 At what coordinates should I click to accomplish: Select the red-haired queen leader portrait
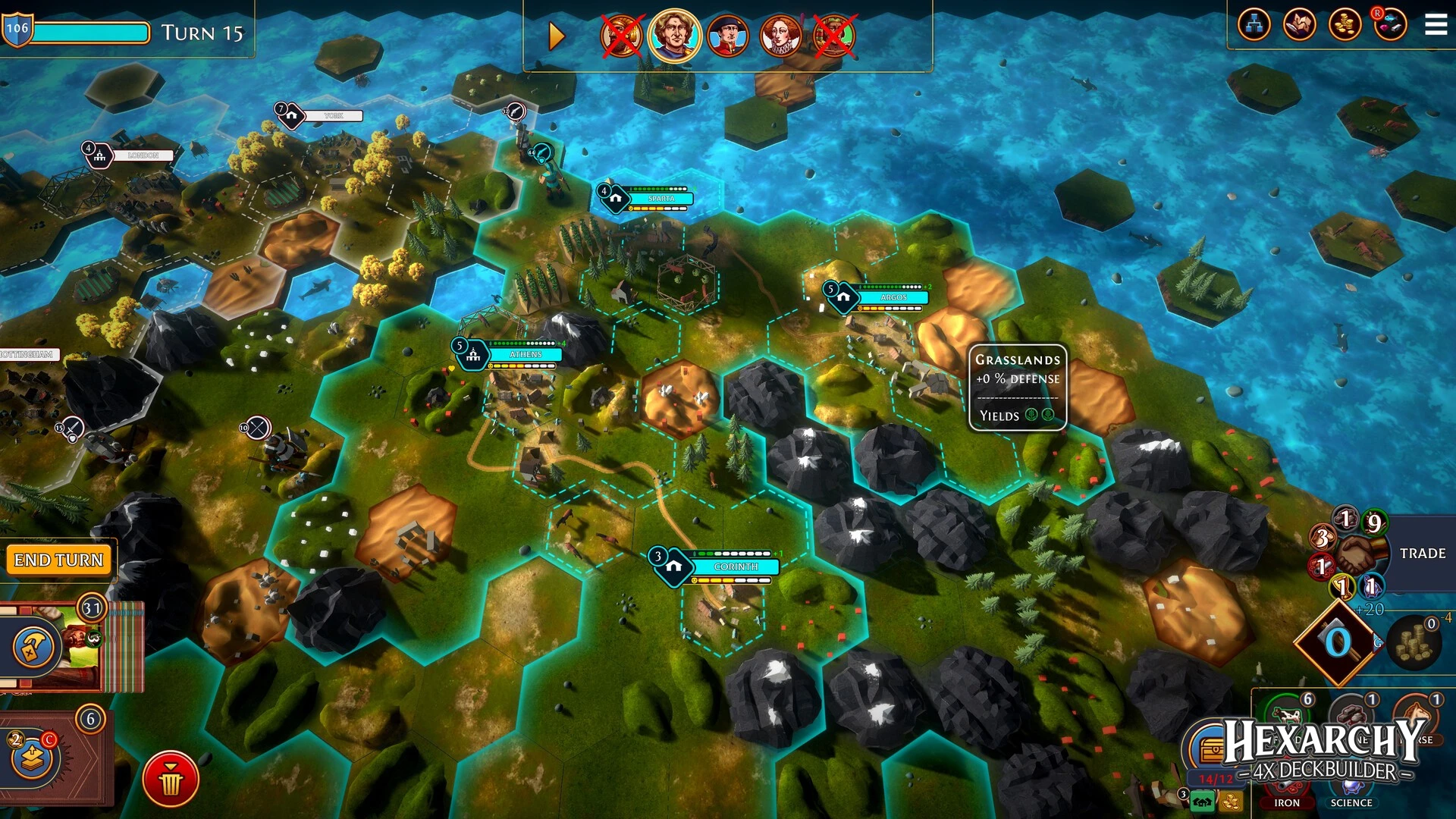781,36
